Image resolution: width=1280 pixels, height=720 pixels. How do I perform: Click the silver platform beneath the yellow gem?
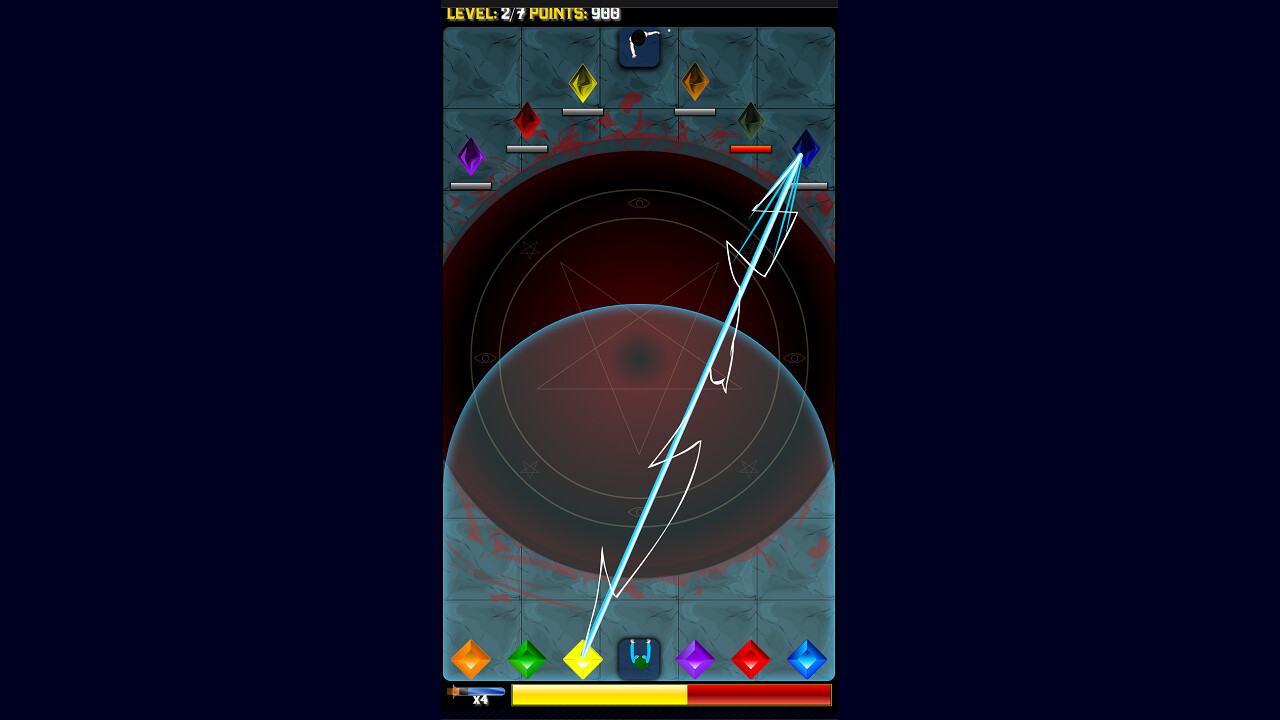point(583,111)
